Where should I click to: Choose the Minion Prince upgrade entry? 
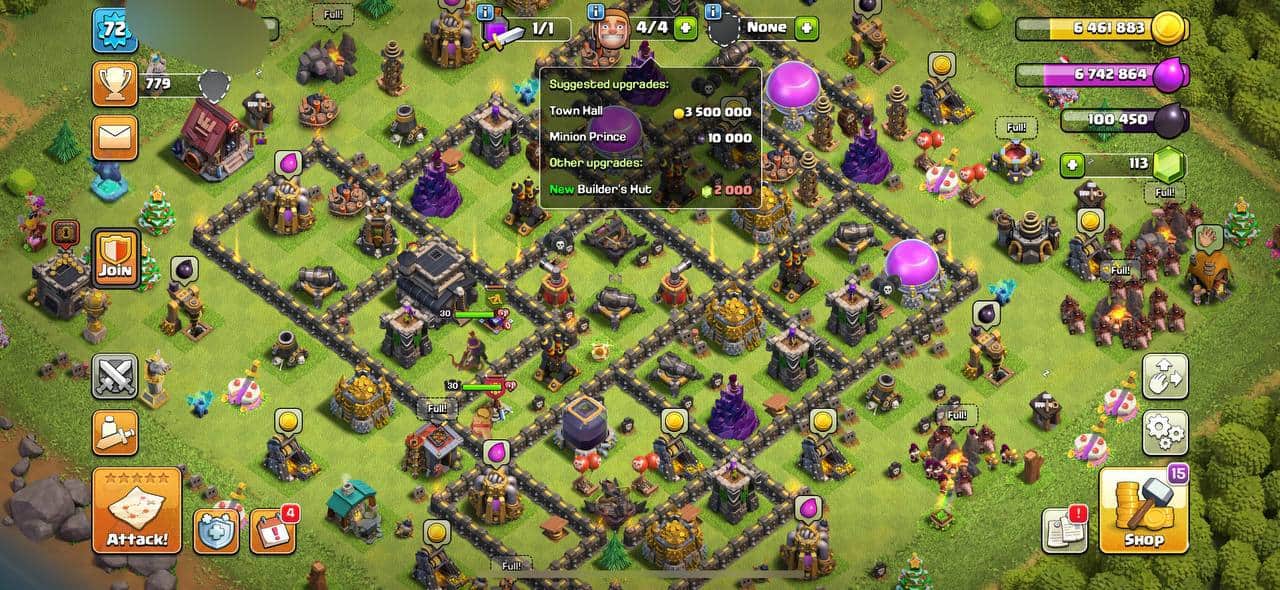click(650, 137)
